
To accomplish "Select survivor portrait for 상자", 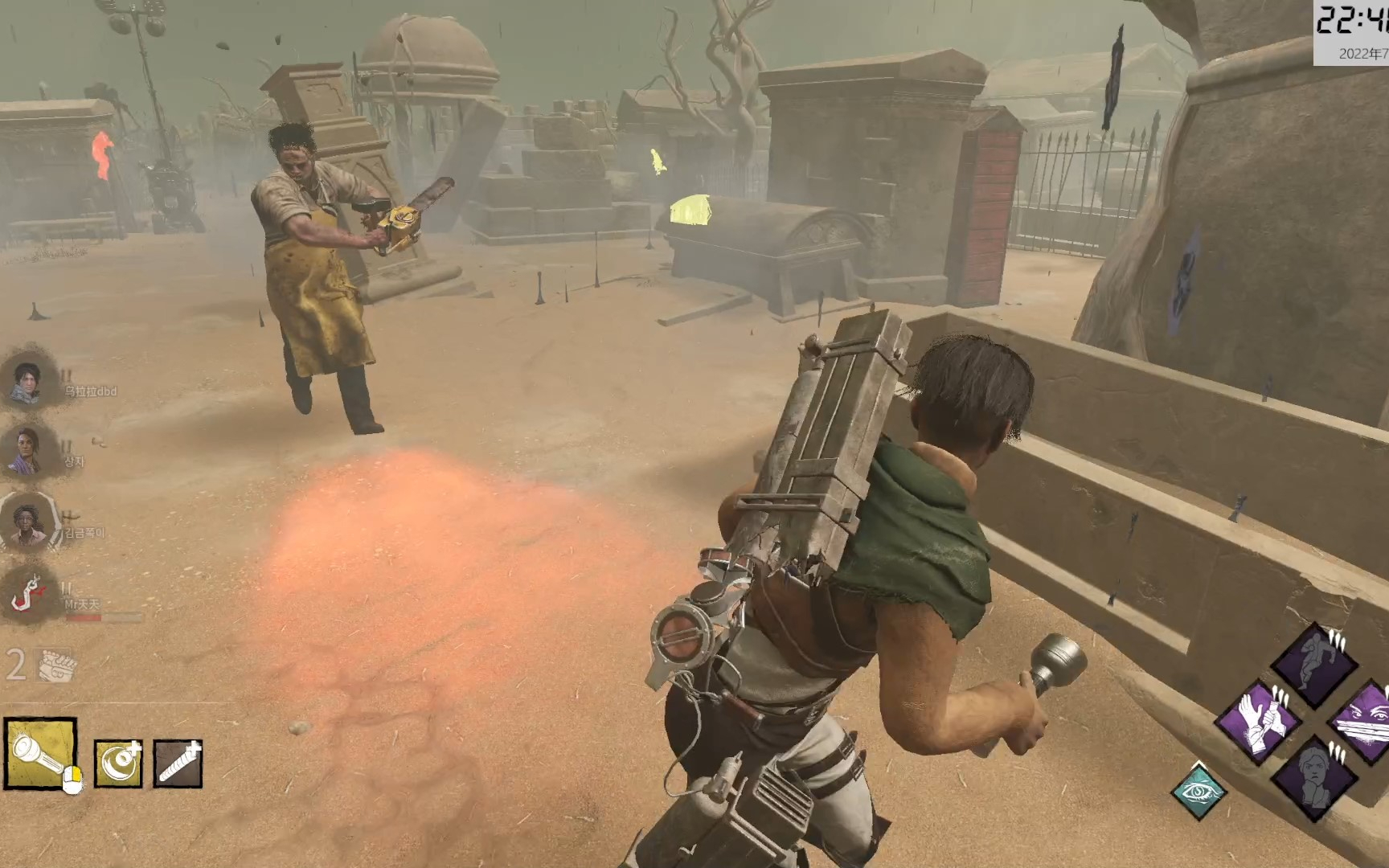I will coord(27,450).
